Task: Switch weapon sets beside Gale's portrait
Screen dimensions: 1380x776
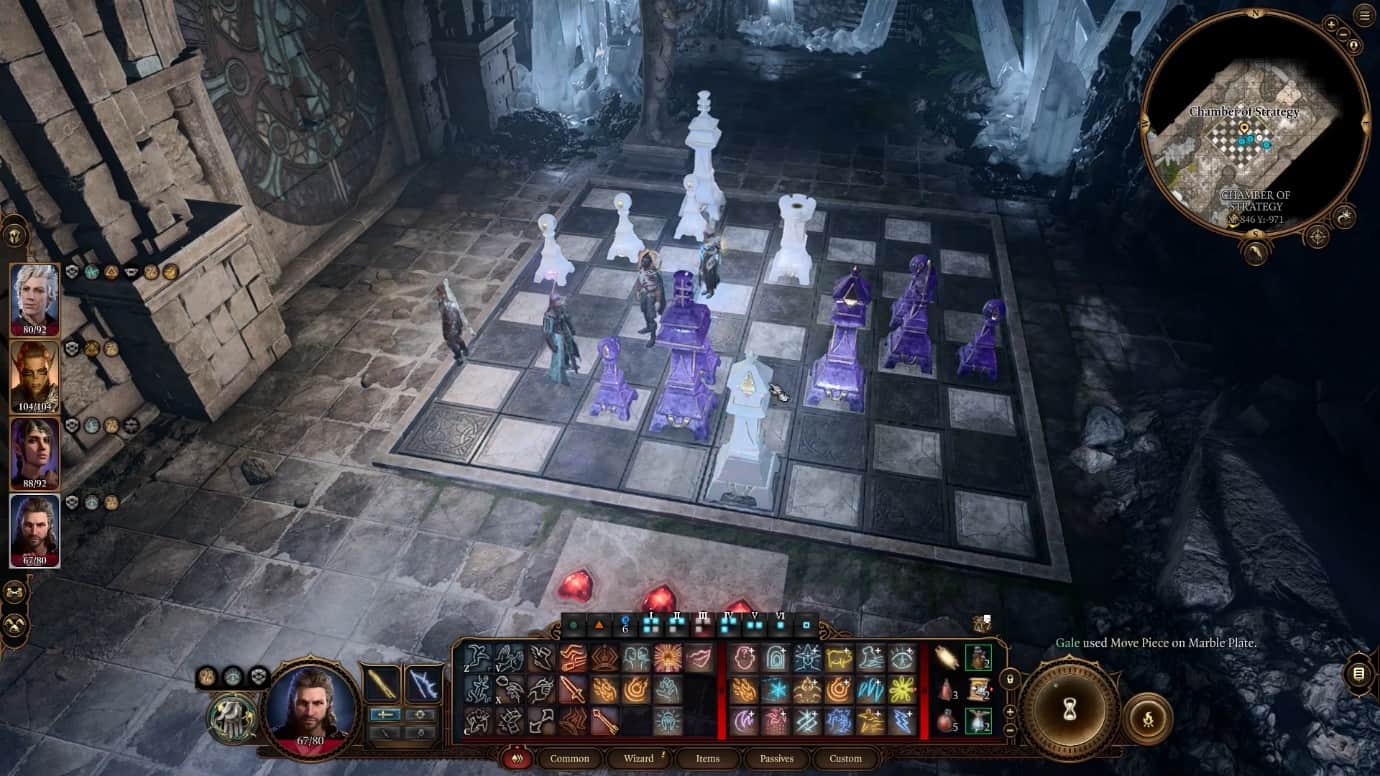Action: [386, 713]
